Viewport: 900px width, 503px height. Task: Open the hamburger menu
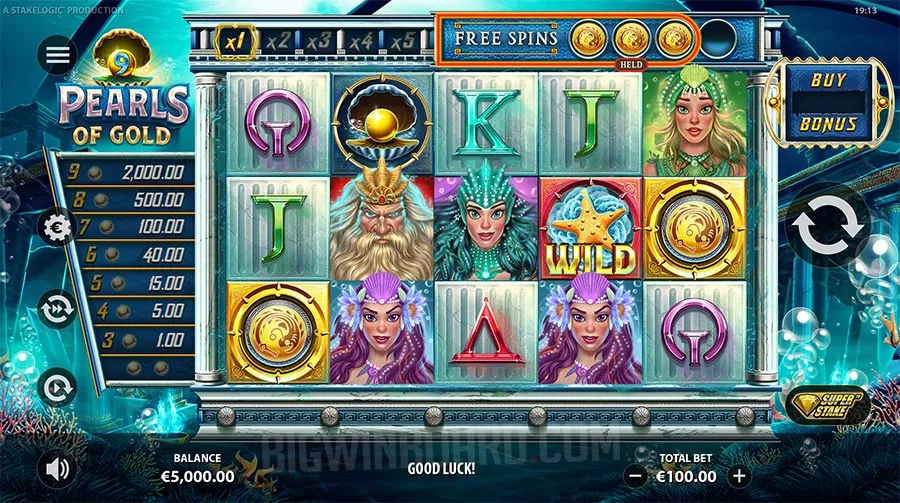(58, 55)
